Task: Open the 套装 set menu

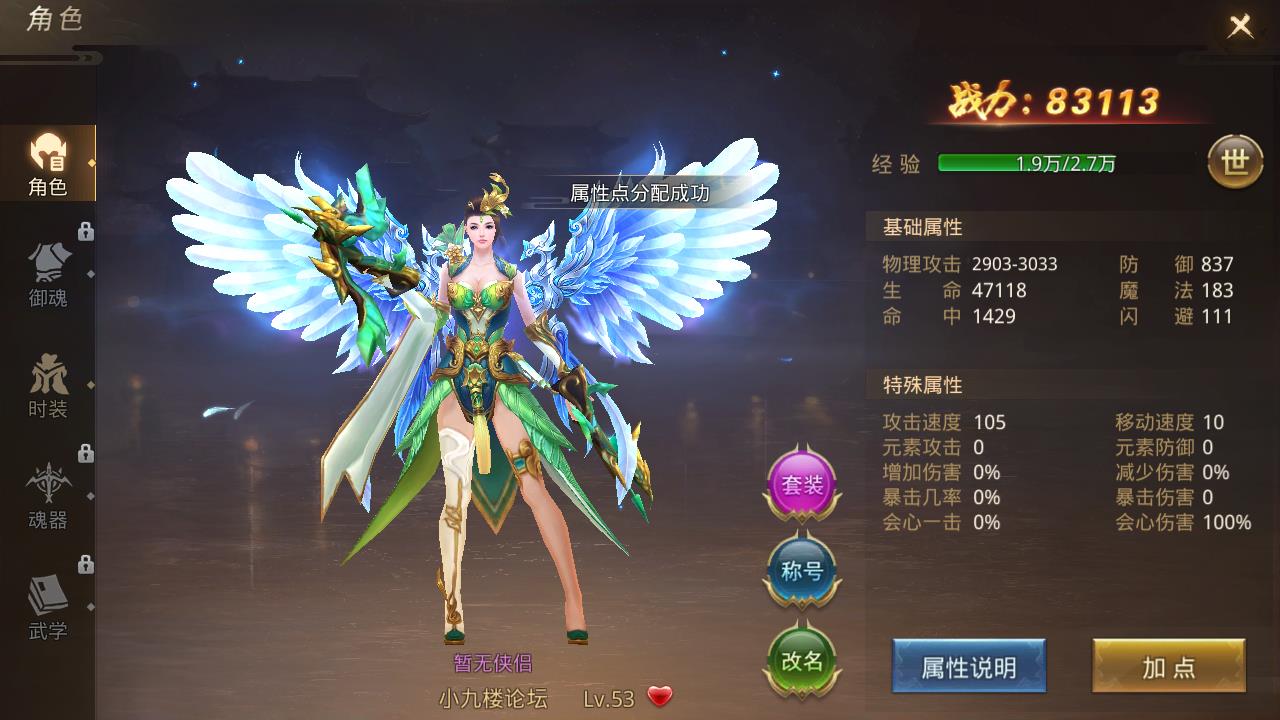Action: 801,485
